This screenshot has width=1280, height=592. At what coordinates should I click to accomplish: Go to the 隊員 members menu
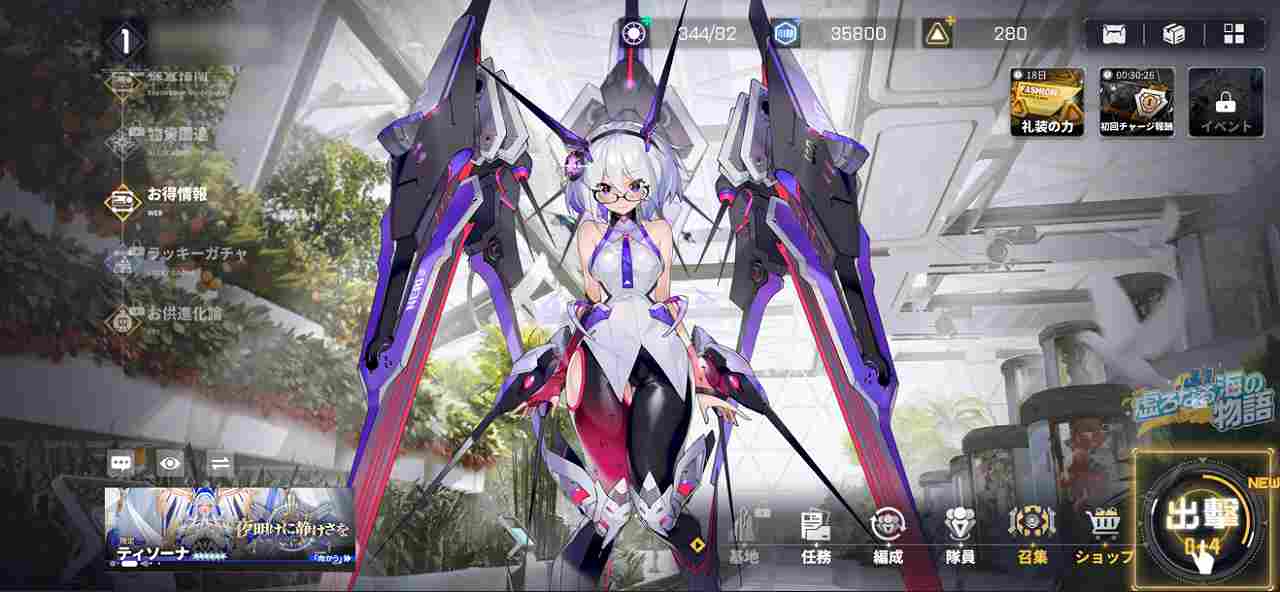click(x=960, y=535)
